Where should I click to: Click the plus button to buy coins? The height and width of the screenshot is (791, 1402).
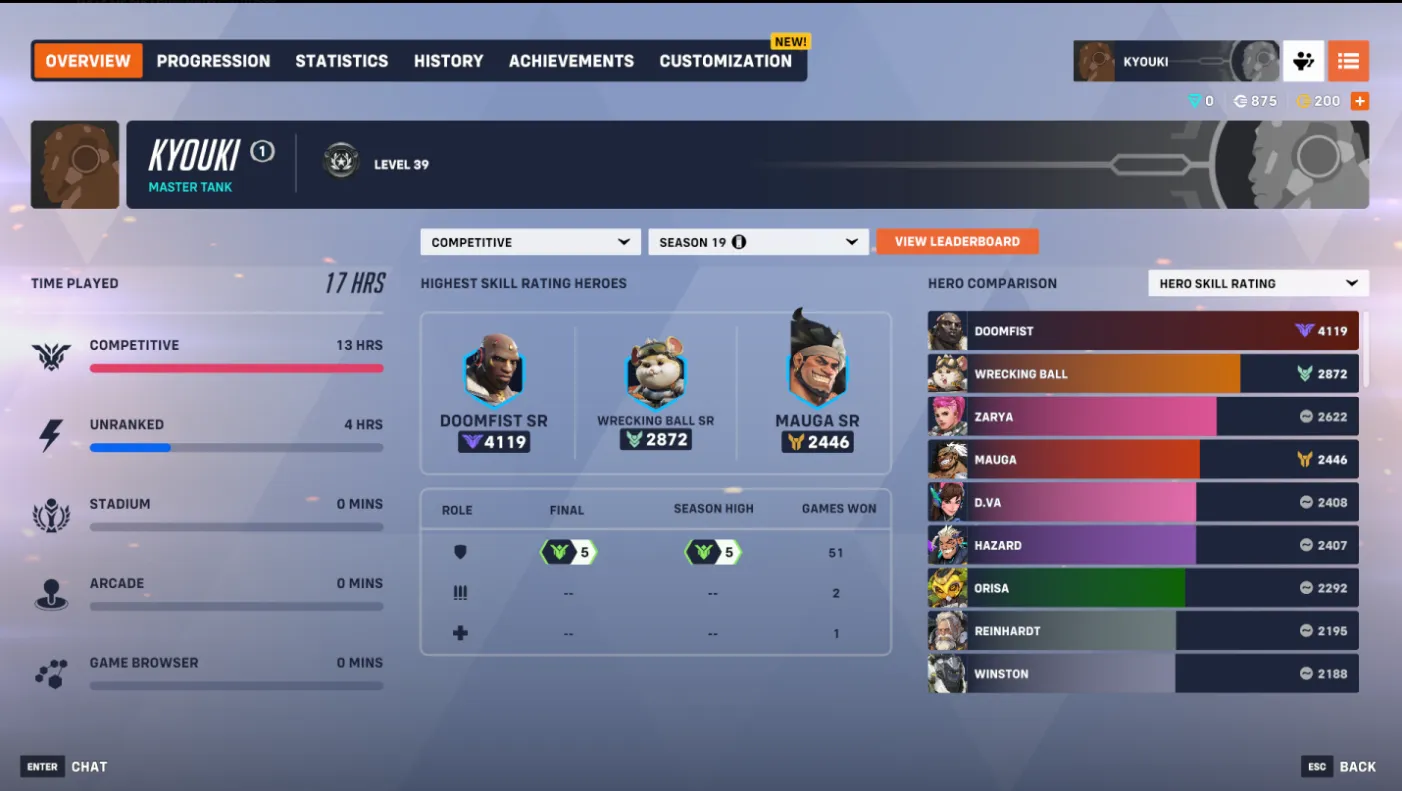pyautogui.click(x=1360, y=100)
